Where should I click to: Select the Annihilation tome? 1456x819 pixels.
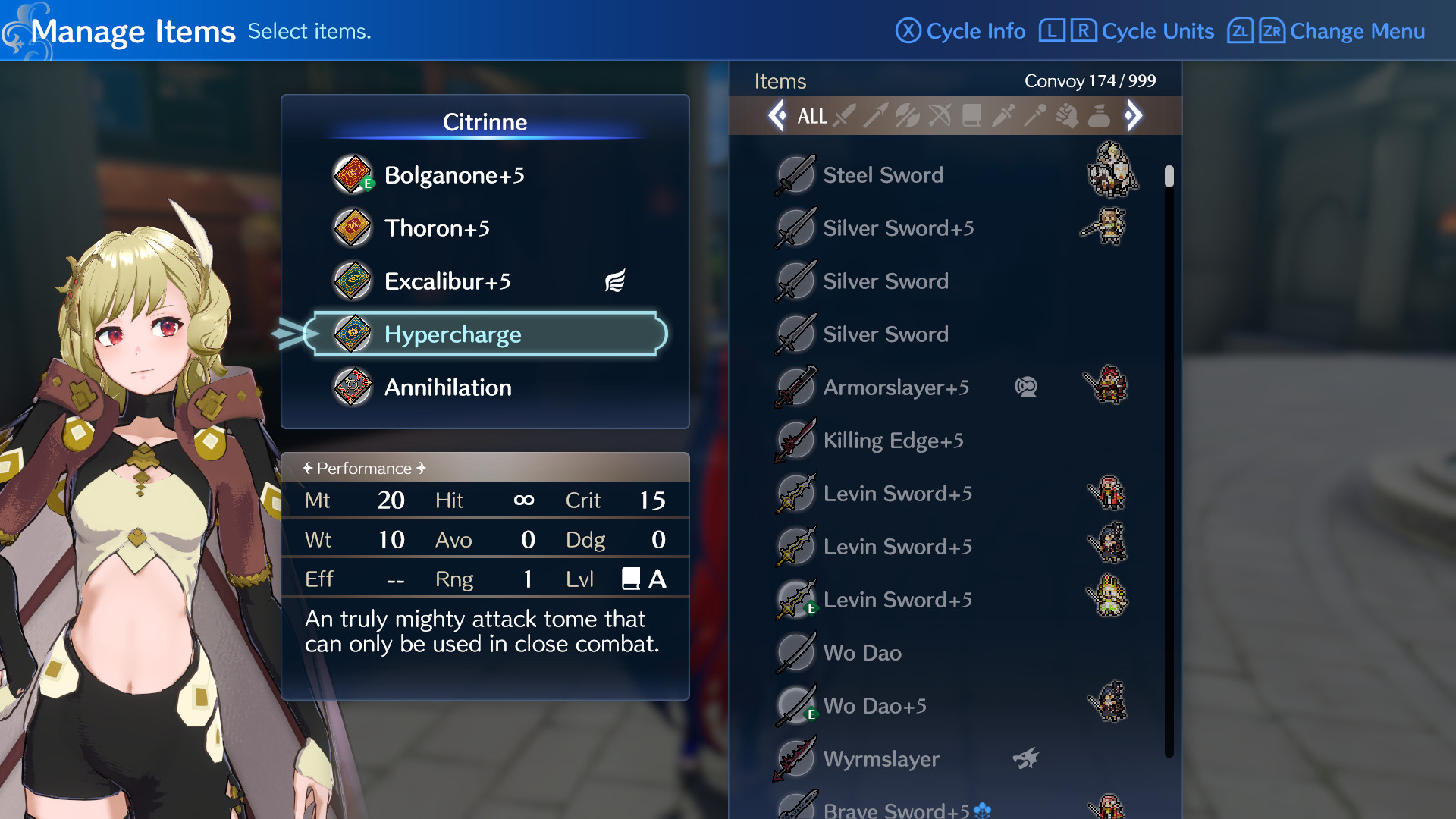click(x=447, y=388)
